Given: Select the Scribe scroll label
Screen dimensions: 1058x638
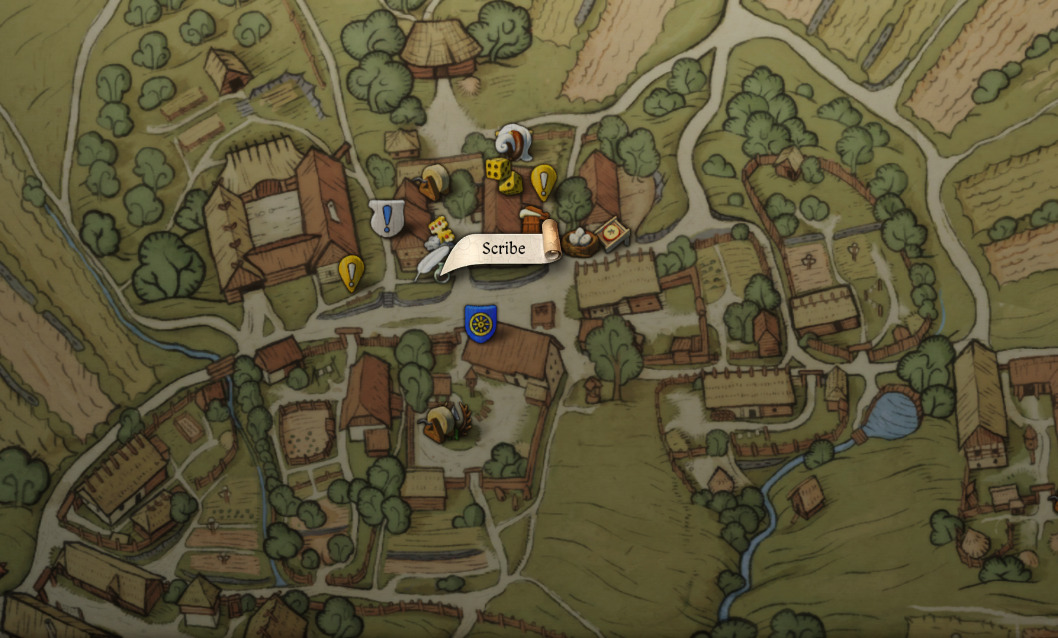Looking at the screenshot, I should coord(501,249).
